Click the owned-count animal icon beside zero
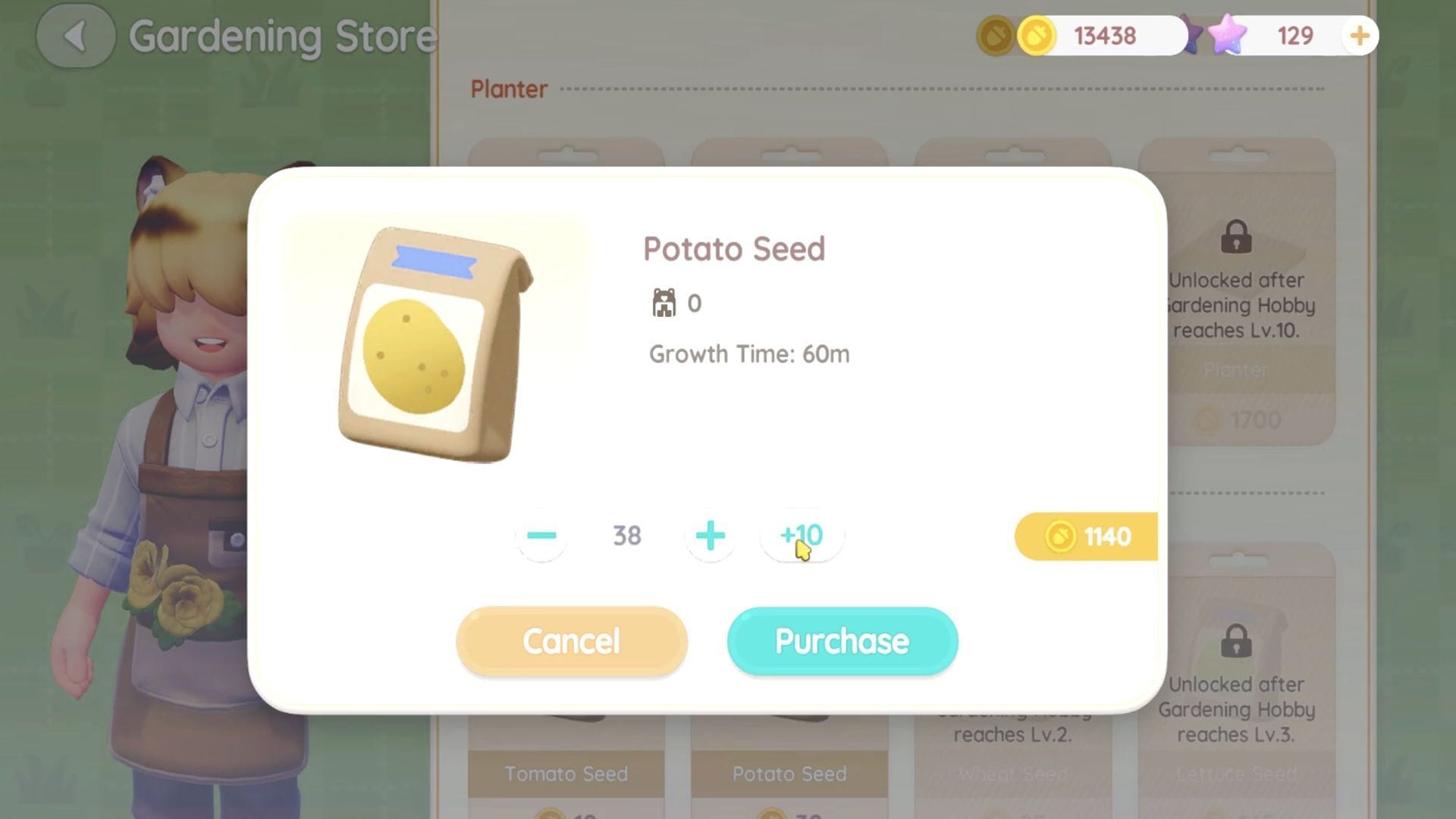Viewport: 1456px width, 819px height. pyautogui.click(x=664, y=302)
